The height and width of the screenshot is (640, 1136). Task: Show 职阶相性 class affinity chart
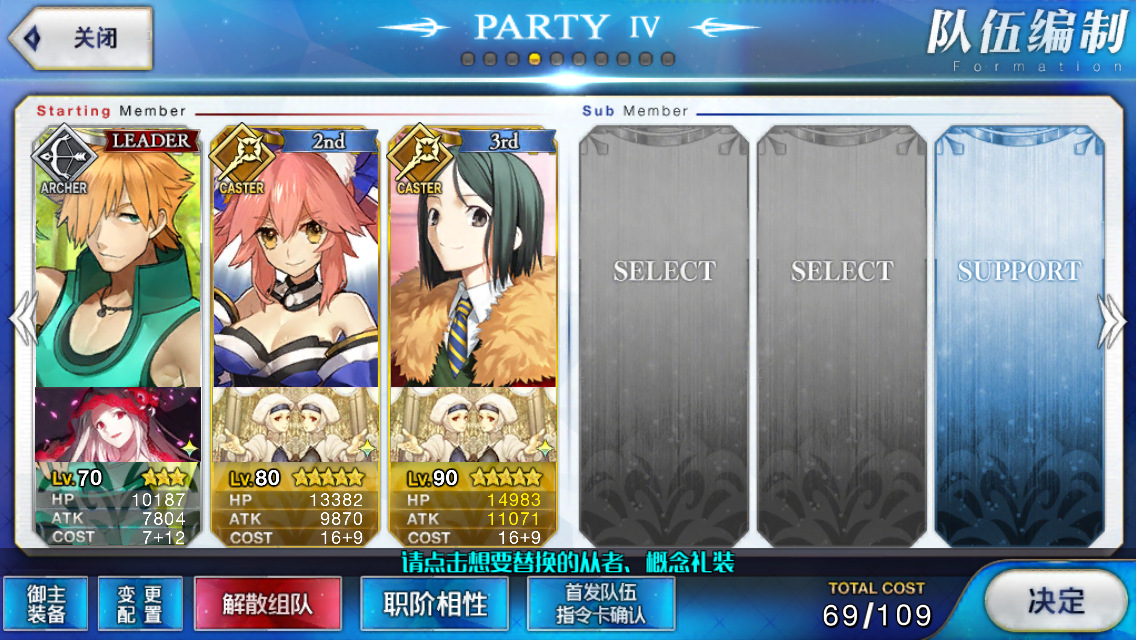435,604
